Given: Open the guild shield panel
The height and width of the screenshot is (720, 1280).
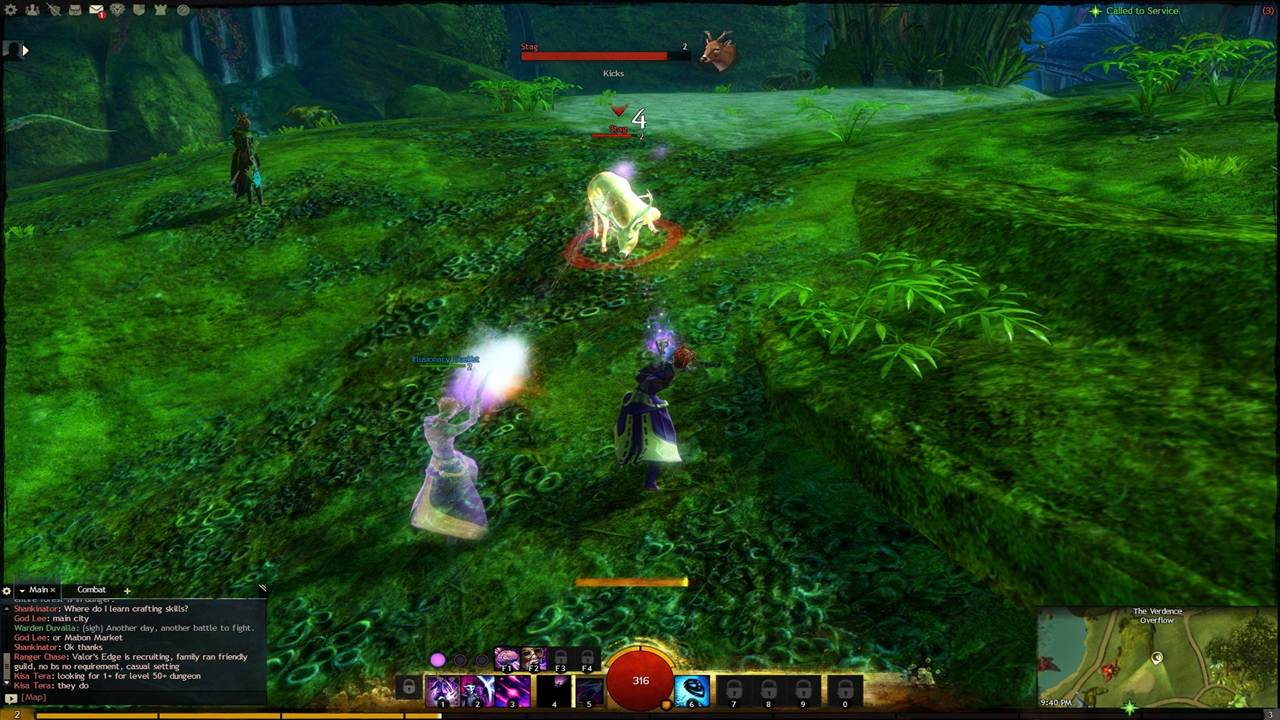Looking at the screenshot, I should click(x=139, y=10).
